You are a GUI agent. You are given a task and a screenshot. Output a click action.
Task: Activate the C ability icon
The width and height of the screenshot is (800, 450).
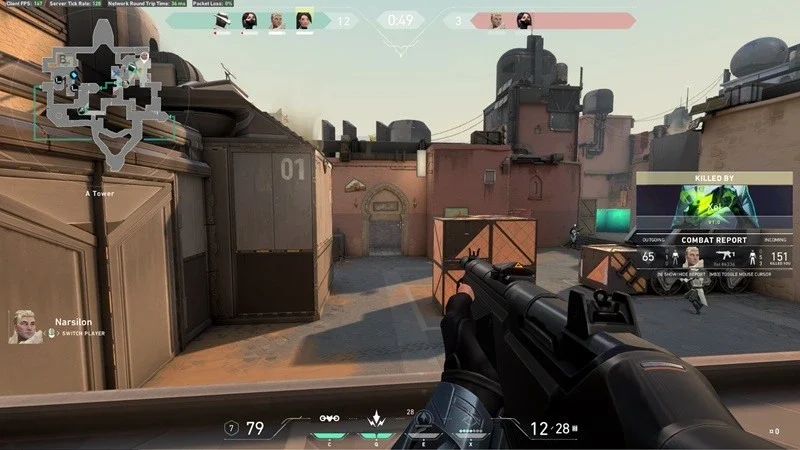click(329, 419)
